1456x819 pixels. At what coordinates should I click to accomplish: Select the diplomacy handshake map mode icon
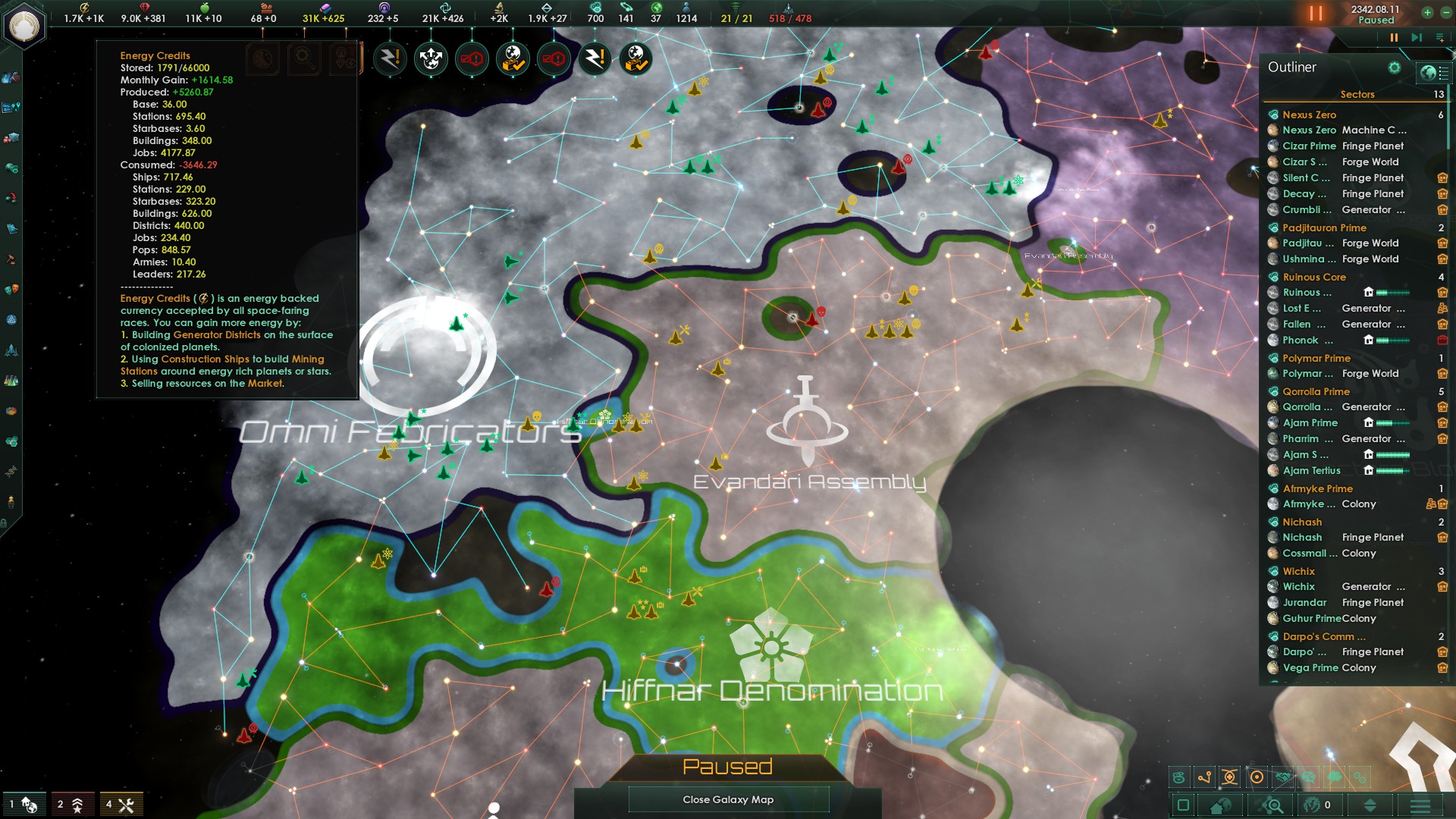point(1283,777)
